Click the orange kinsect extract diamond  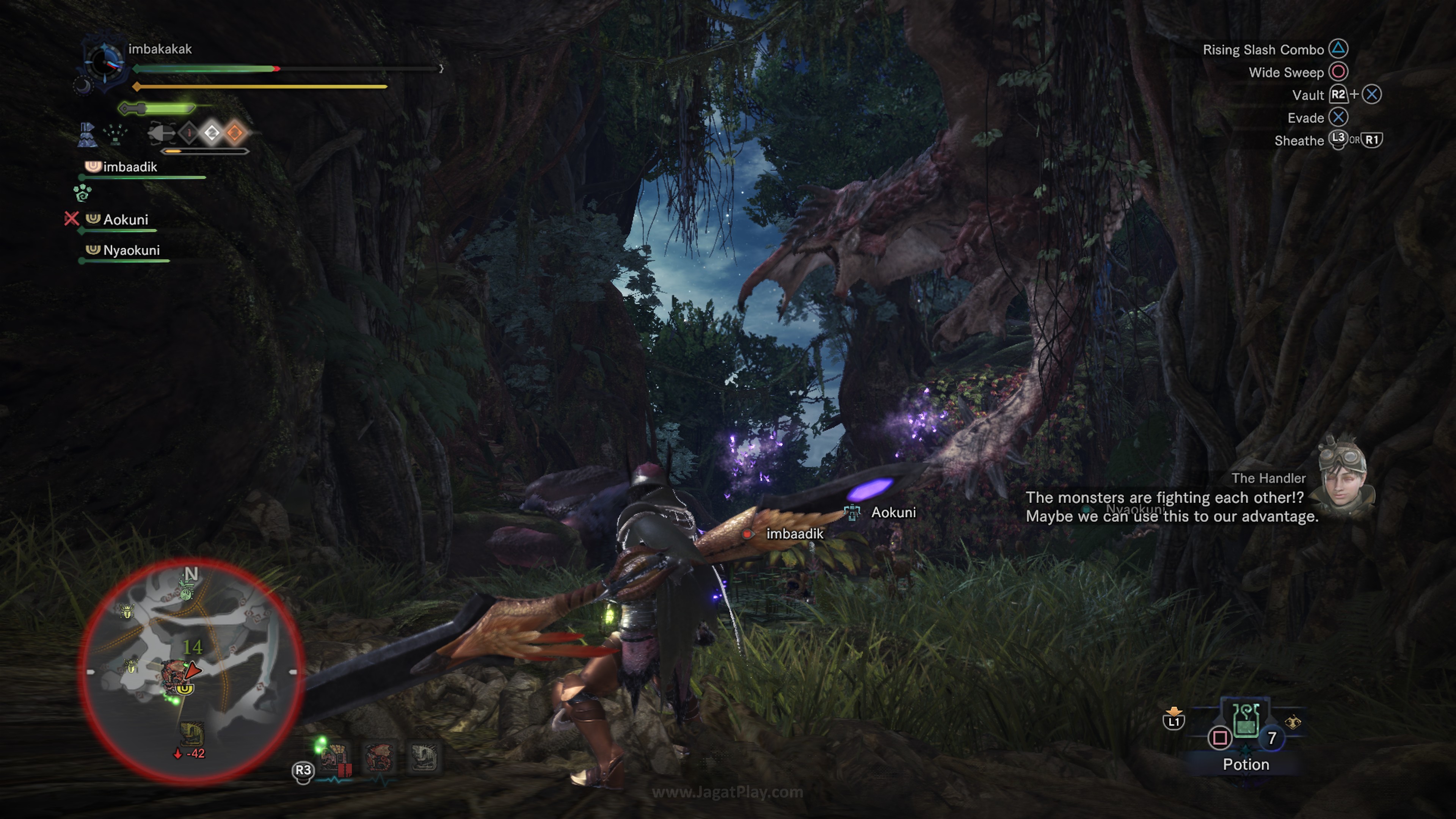(x=235, y=133)
